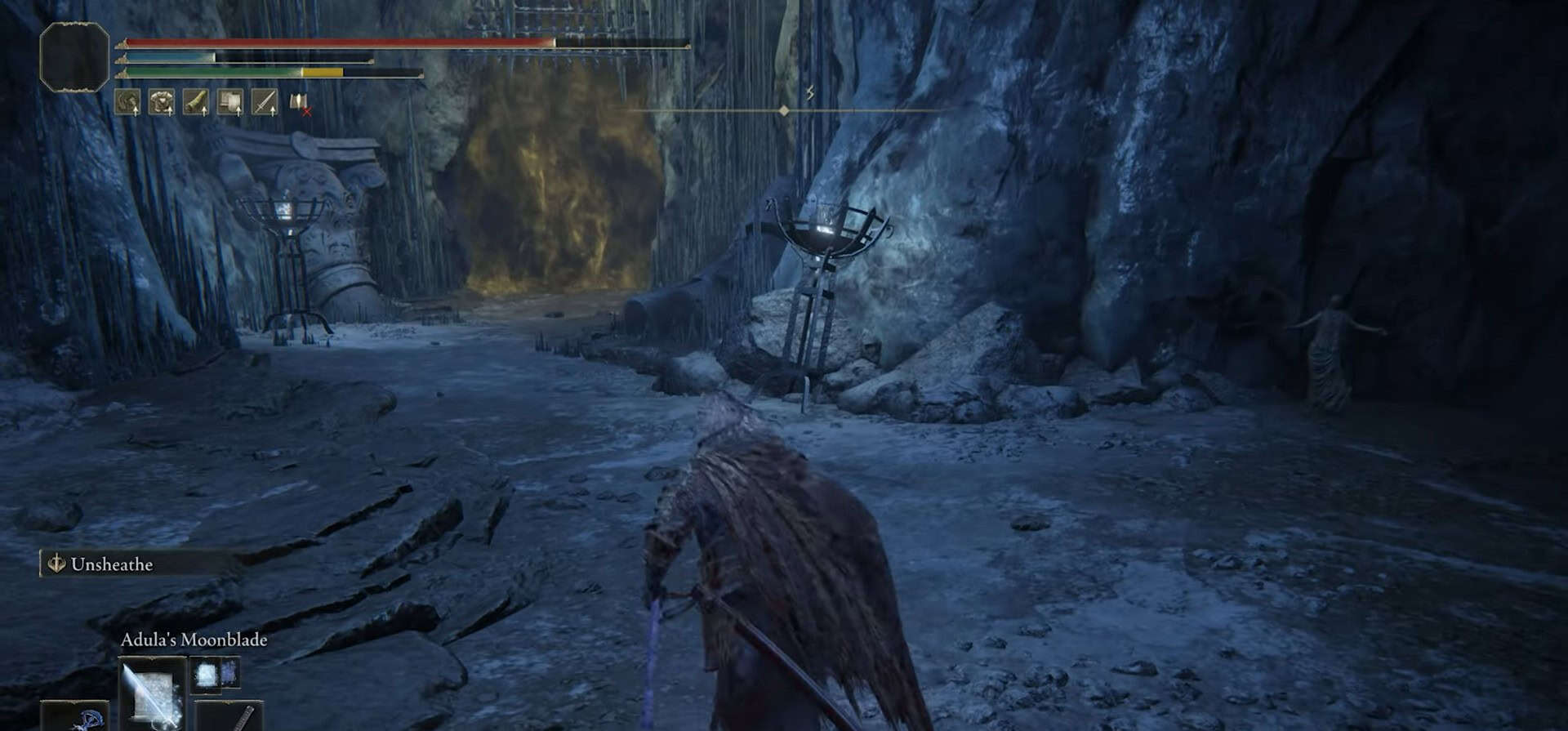Image resolution: width=1568 pixels, height=731 pixels.
Task: Click the status icon with the red X
Action: pyautogui.click(x=299, y=103)
